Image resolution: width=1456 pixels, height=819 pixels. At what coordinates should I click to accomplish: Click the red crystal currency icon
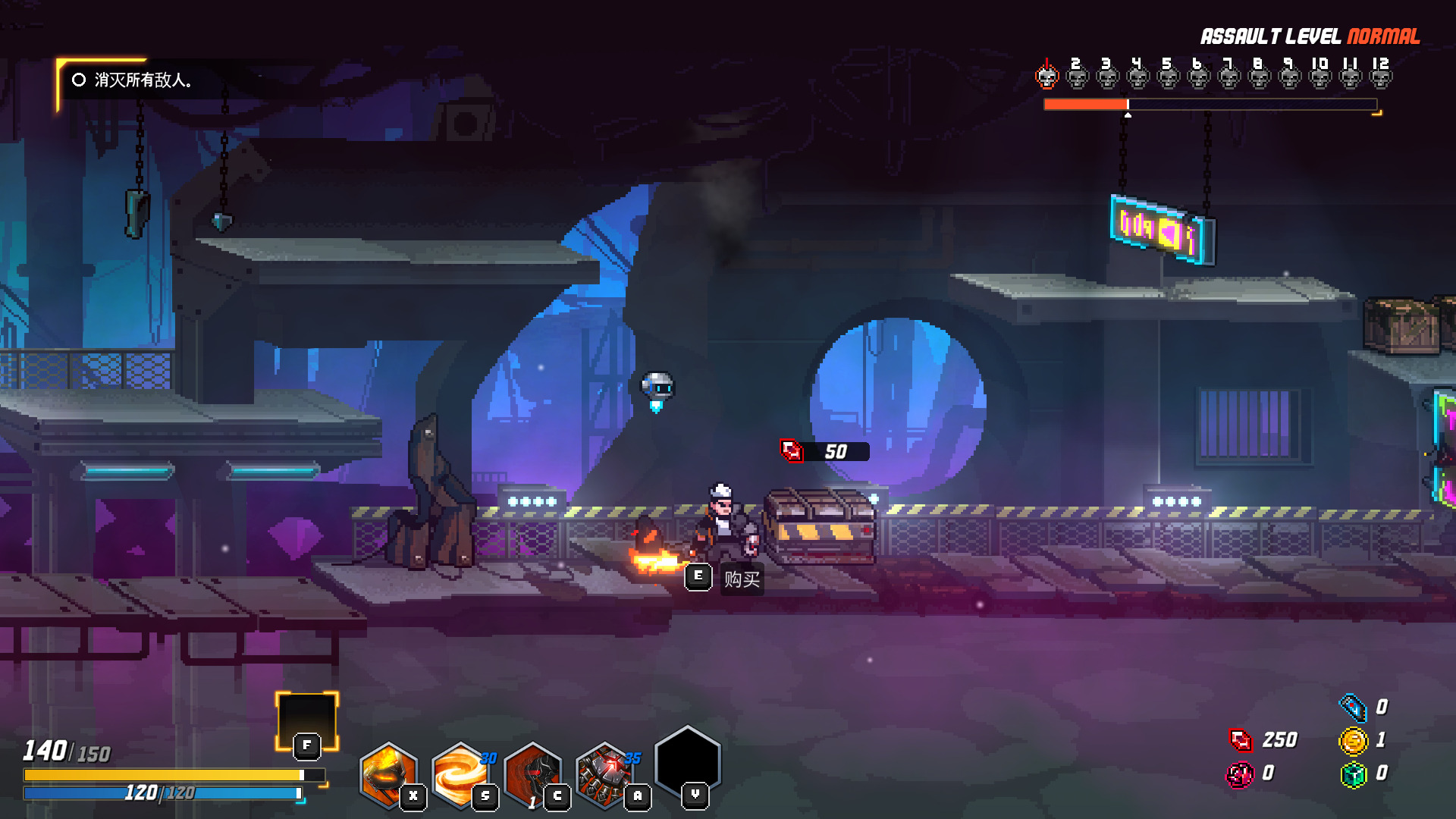pyautogui.click(x=1241, y=739)
